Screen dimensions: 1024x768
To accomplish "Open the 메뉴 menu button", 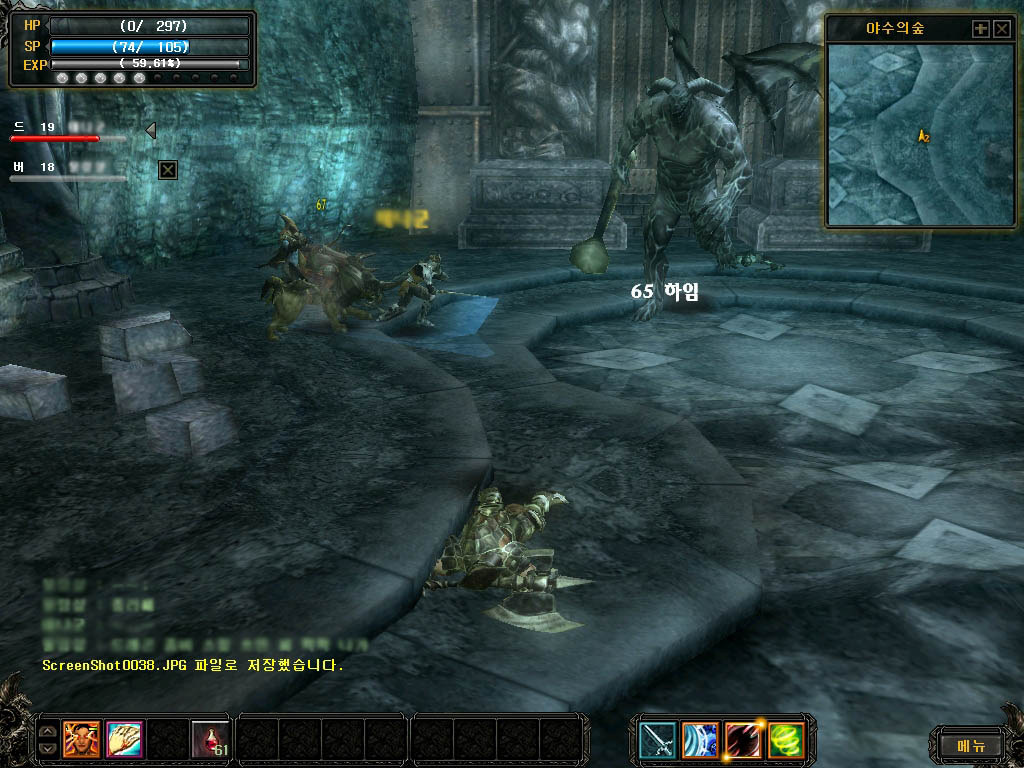I will pyautogui.click(x=971, y=745).
